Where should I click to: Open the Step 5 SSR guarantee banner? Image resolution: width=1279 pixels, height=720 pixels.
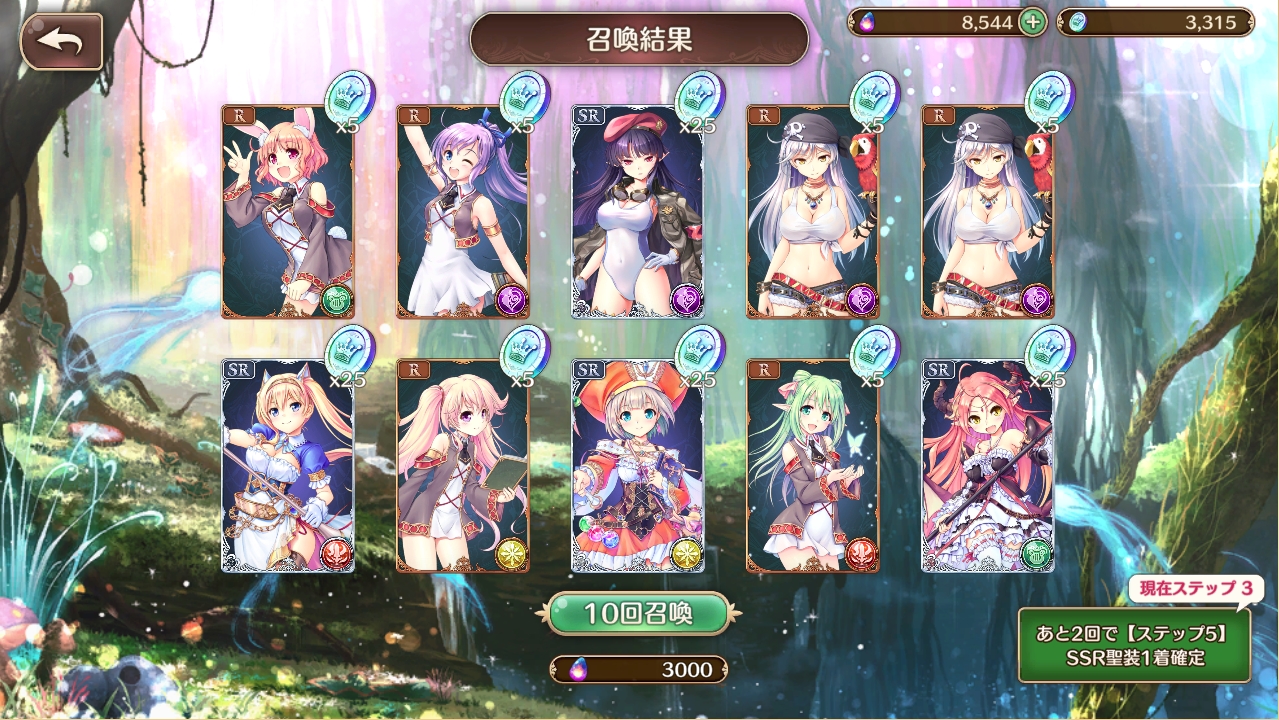pos(1134,644)
